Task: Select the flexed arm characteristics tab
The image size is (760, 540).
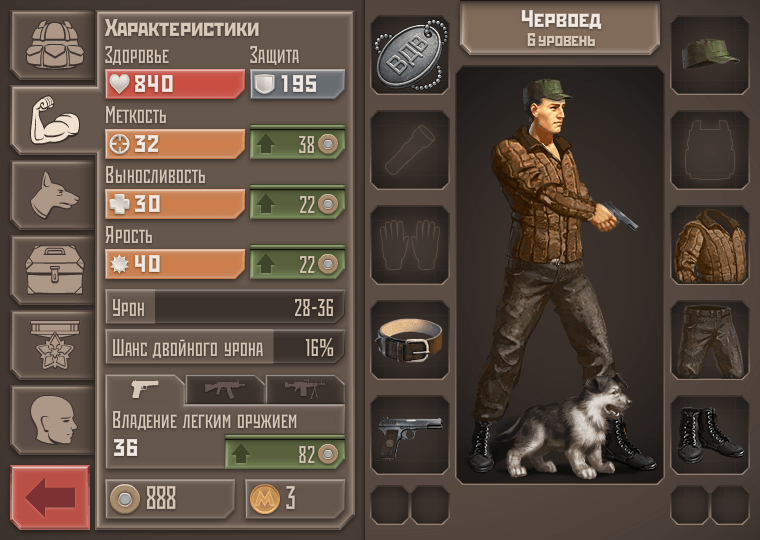Action: 52,119
